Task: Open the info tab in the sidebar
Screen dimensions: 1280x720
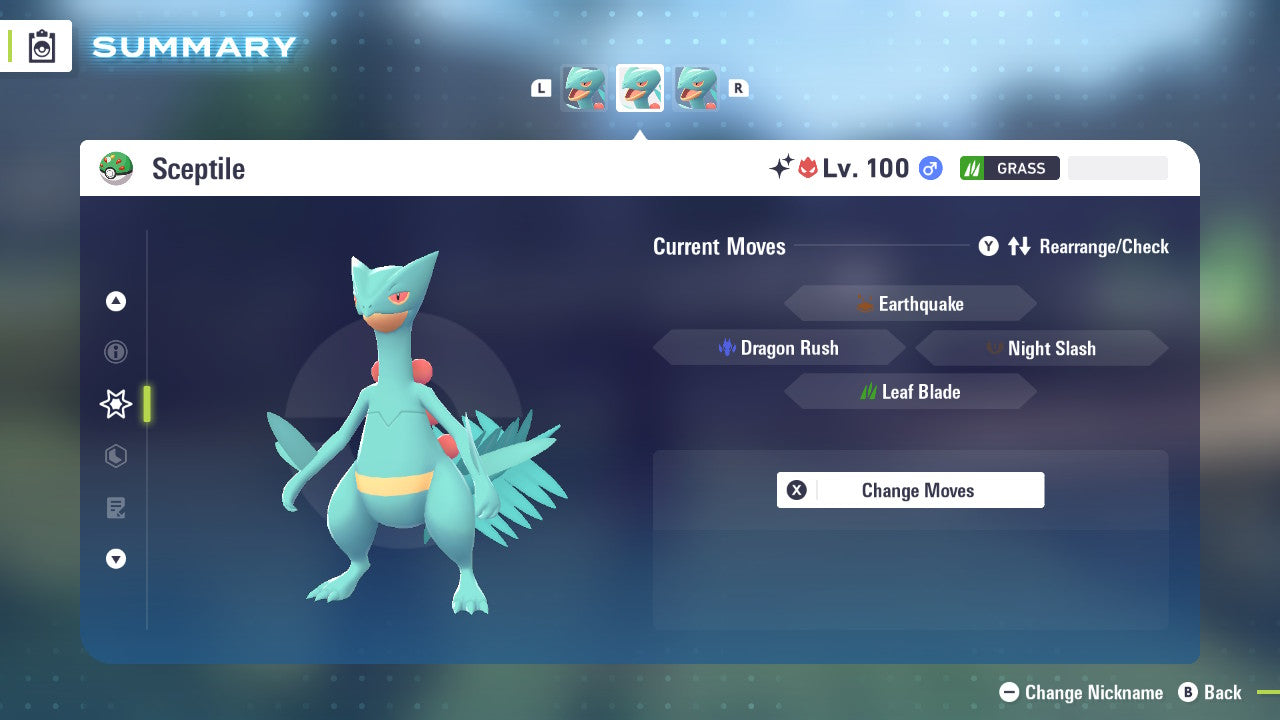Action: pyautogui.click(x=115, y=352)
